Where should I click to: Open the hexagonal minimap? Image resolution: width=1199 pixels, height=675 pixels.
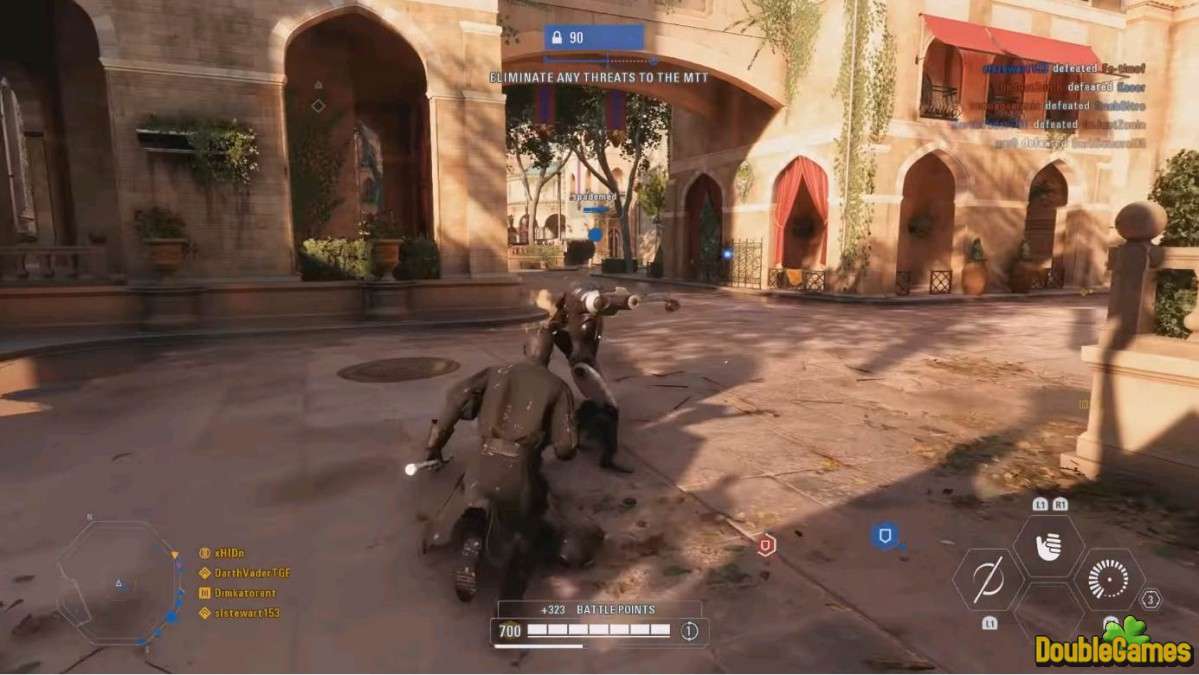coord(118,582)
